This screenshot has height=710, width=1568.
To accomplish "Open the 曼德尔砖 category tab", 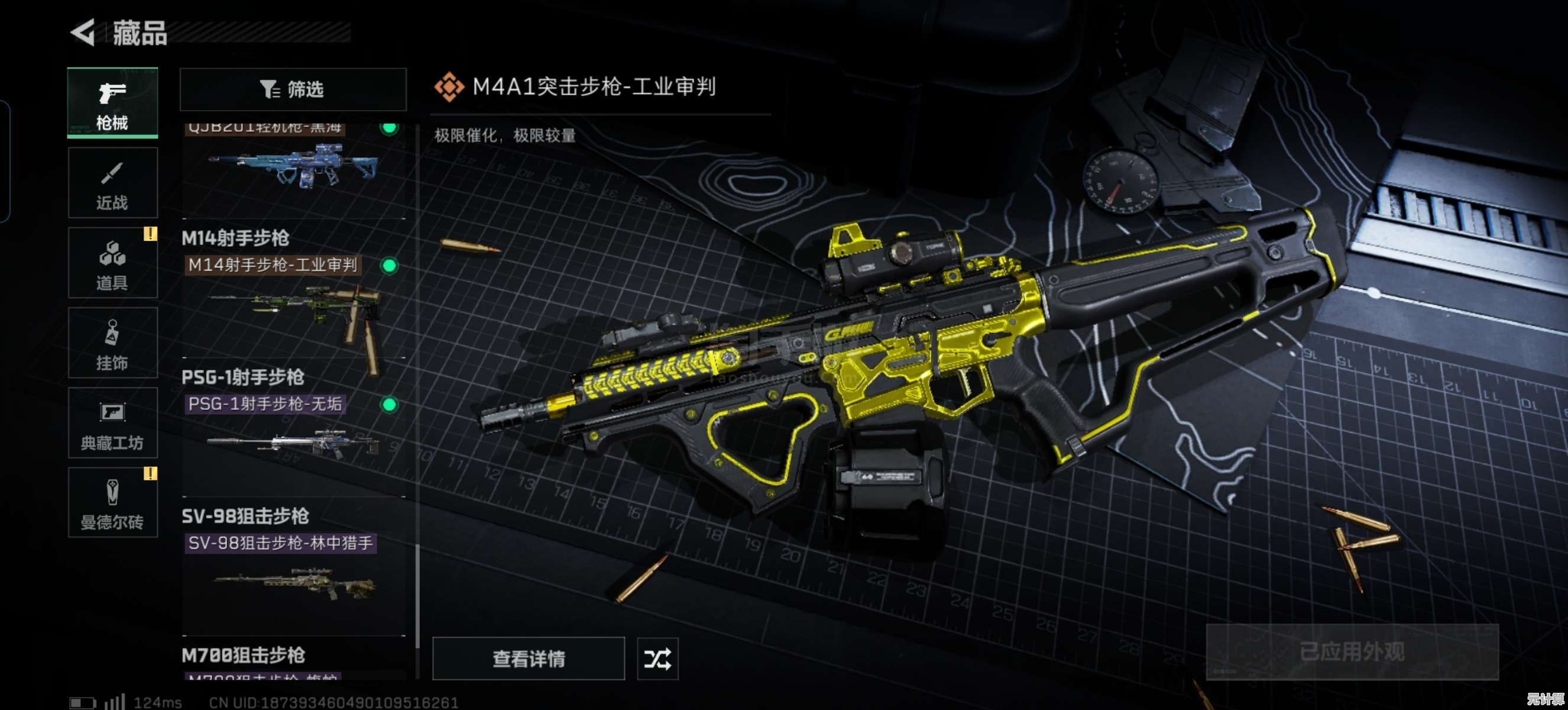I will coord(112,503).
